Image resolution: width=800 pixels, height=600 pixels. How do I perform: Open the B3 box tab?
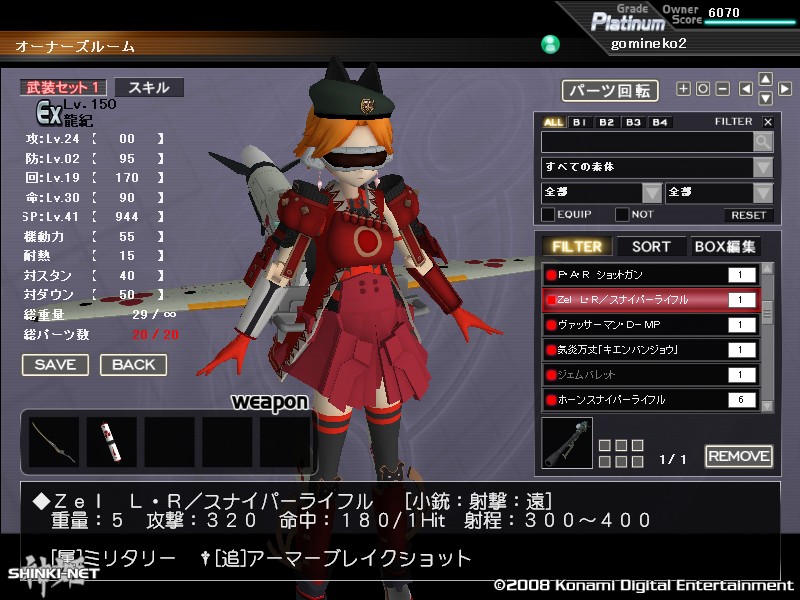click(x=633, y=122)
